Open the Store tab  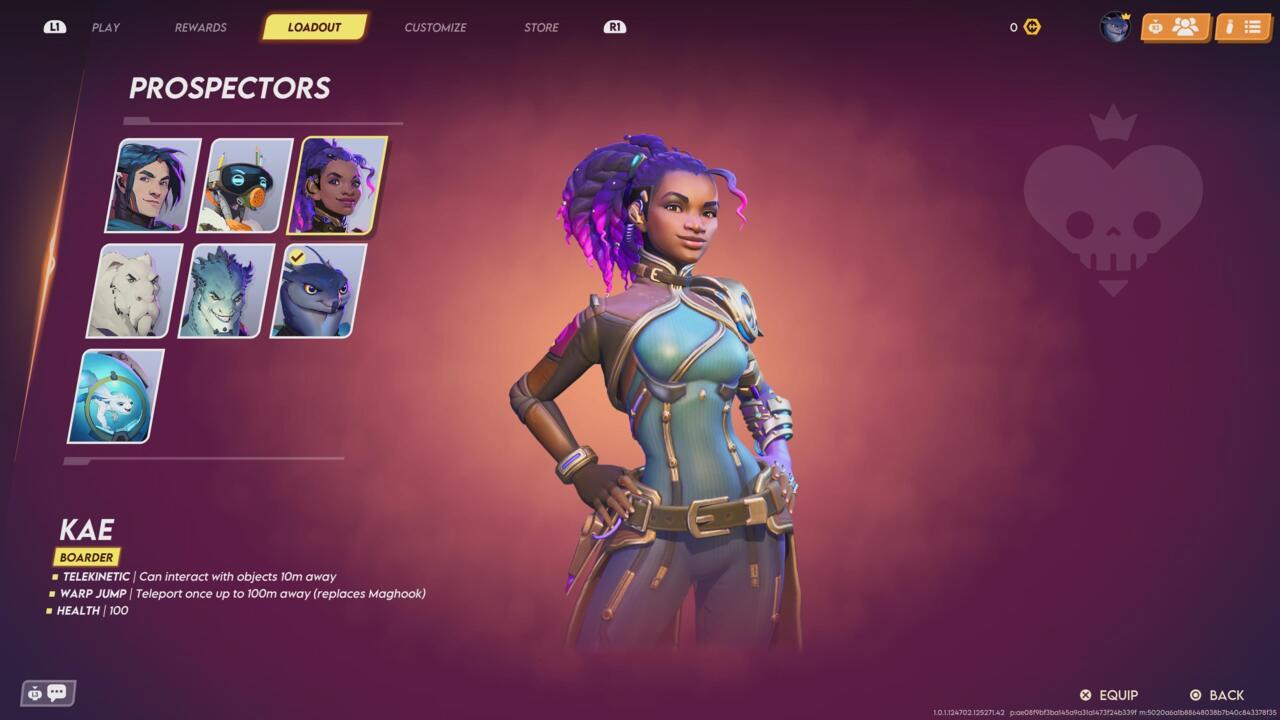click(x=541, y=27)
